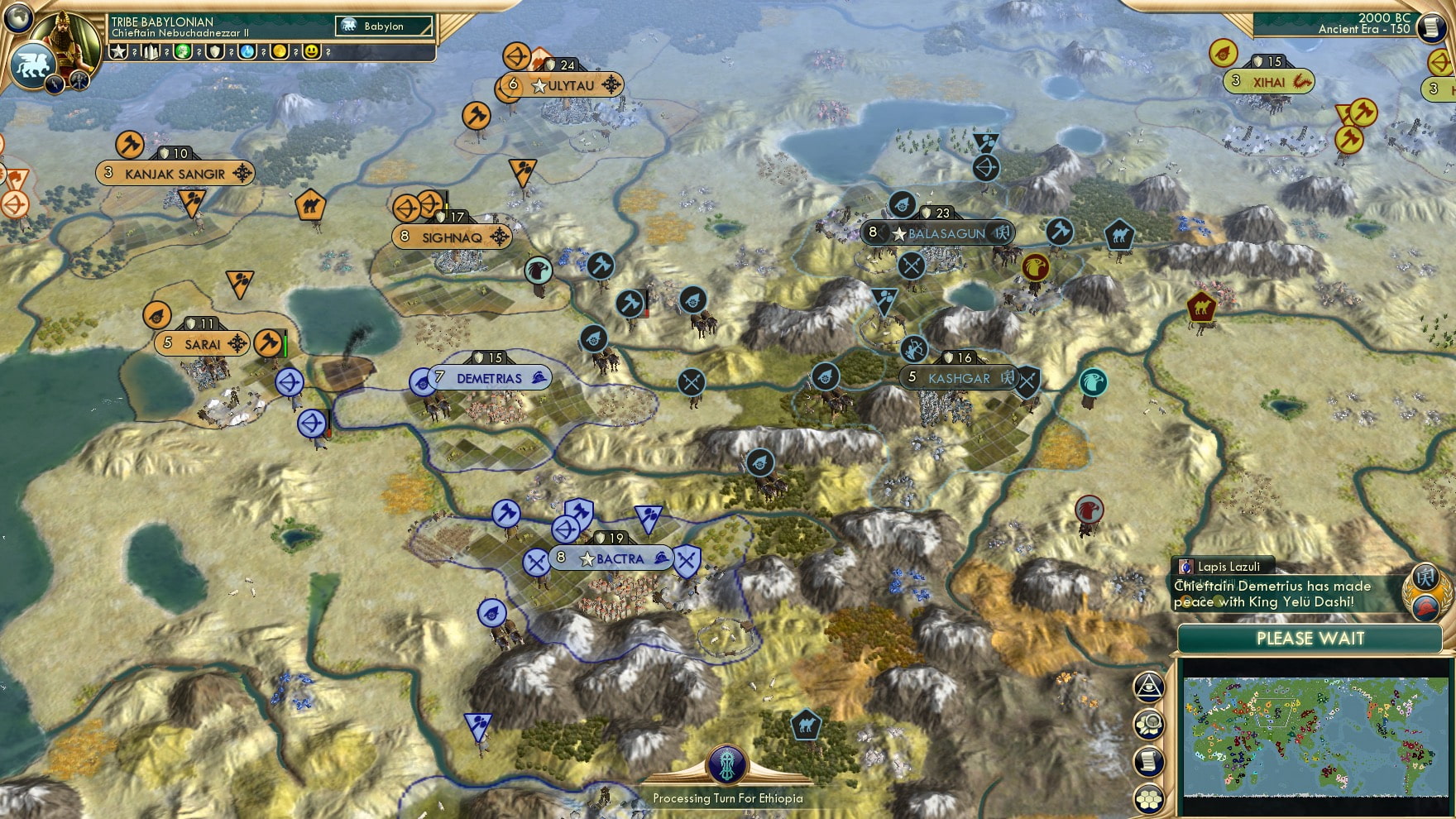Open the notification log scroll icon beside the minimap

pyautogui.click(x=1150, y=759)
